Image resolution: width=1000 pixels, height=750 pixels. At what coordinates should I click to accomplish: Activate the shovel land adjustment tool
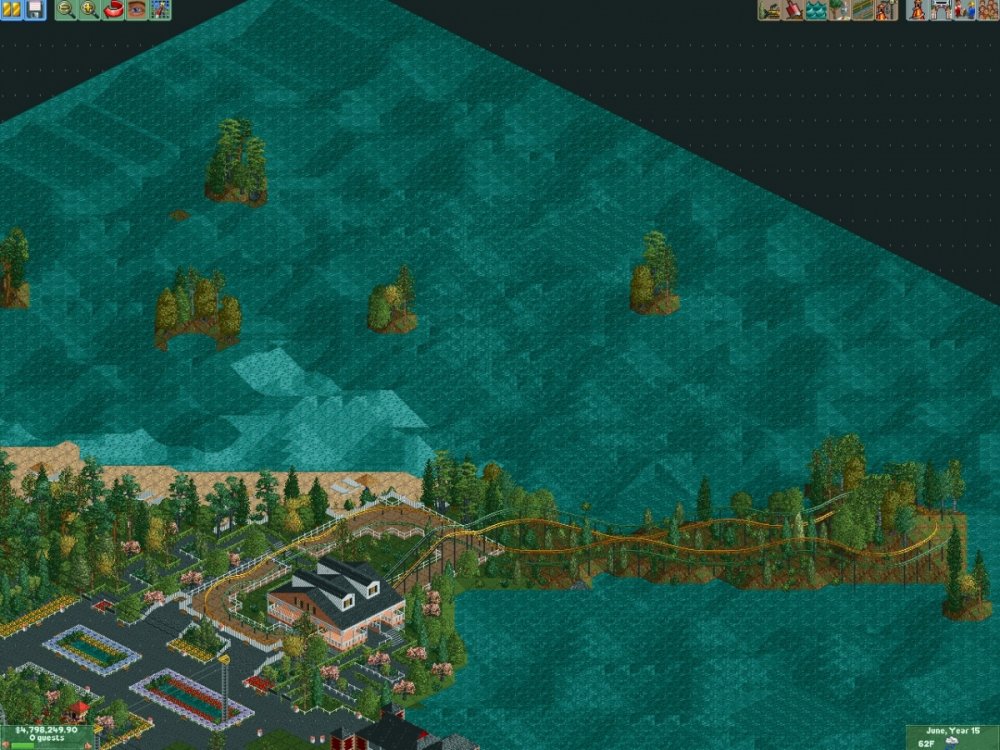point(793,10)
